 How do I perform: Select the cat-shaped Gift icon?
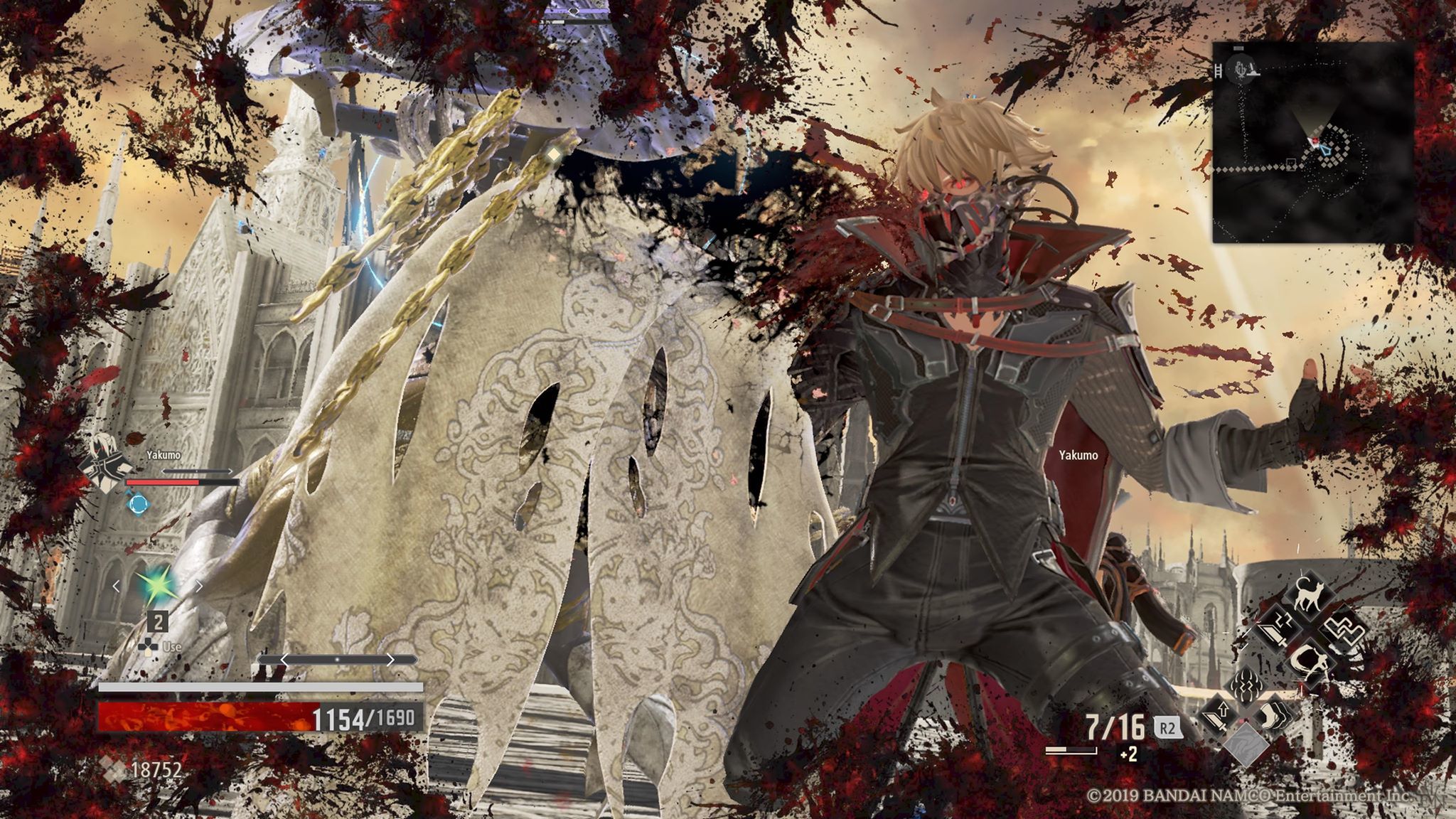click(1307, 595)
